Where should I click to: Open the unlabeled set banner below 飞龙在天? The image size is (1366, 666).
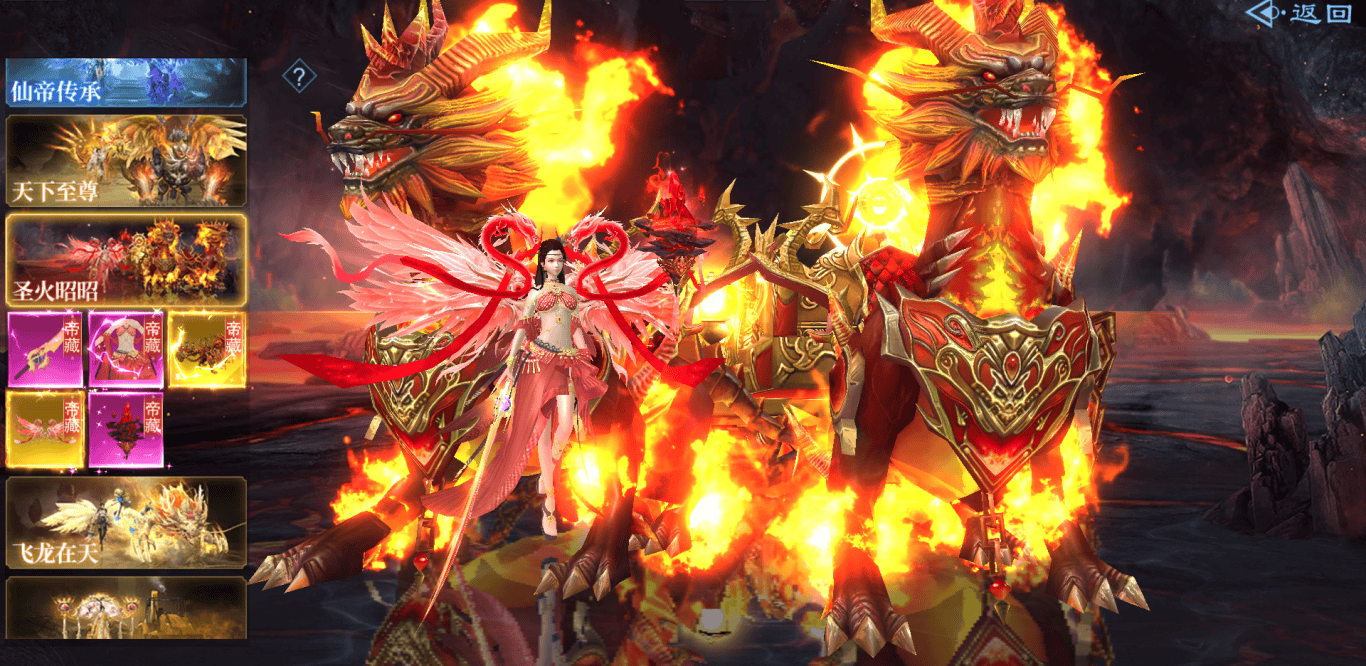(126, 607)
